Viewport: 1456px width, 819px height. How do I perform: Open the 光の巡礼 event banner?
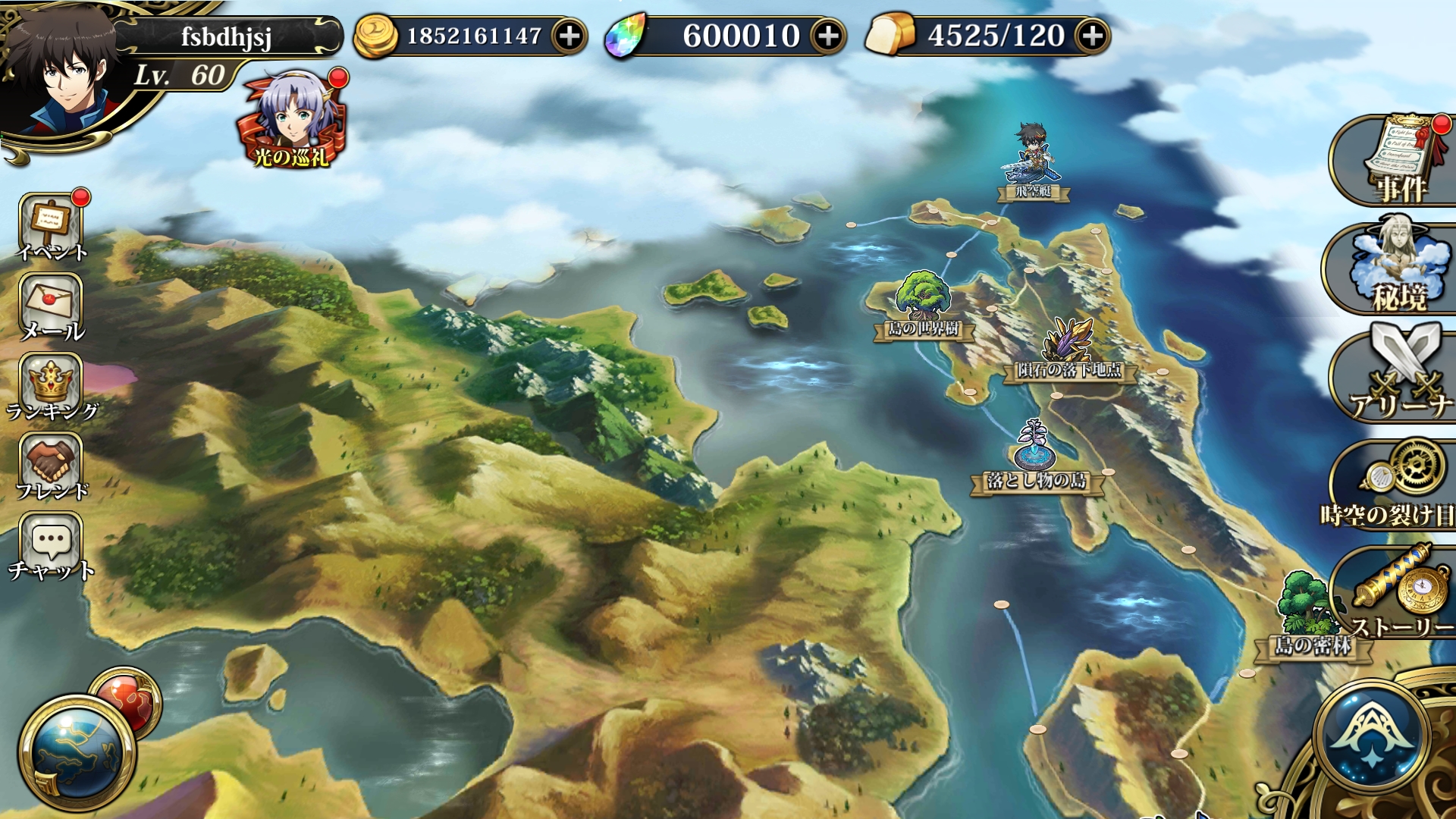292,121
